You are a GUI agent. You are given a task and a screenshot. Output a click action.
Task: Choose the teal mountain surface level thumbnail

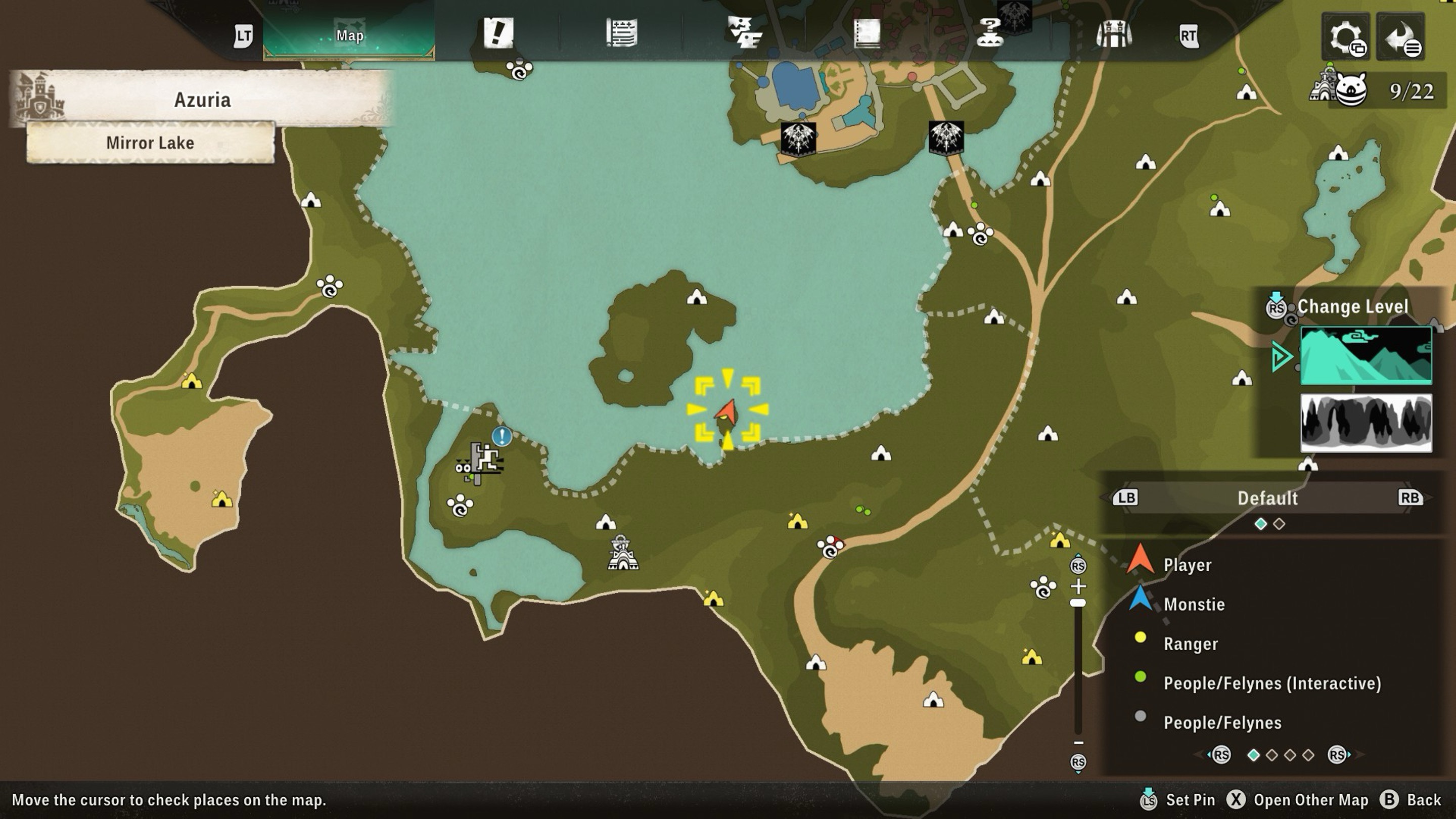[1366, 355]
